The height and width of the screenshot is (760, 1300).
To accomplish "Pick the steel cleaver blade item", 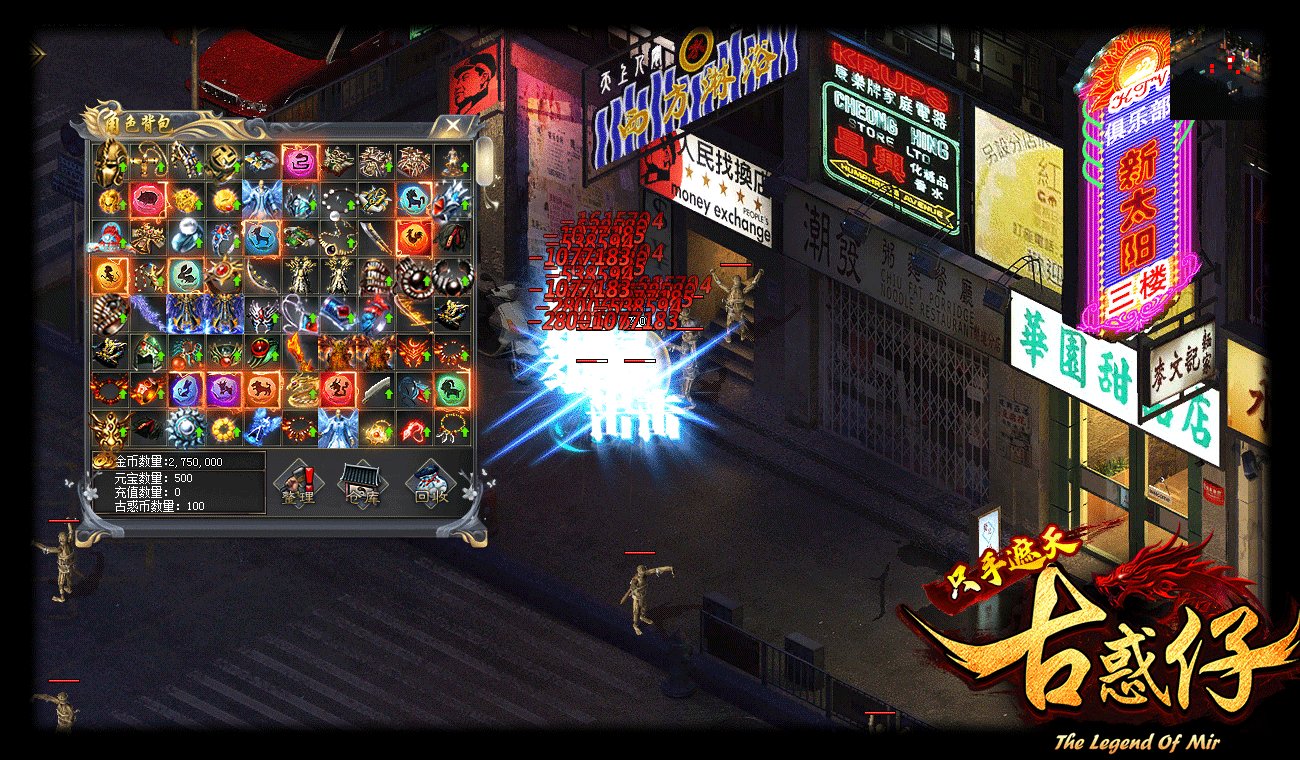I will (x=374, y=389).
